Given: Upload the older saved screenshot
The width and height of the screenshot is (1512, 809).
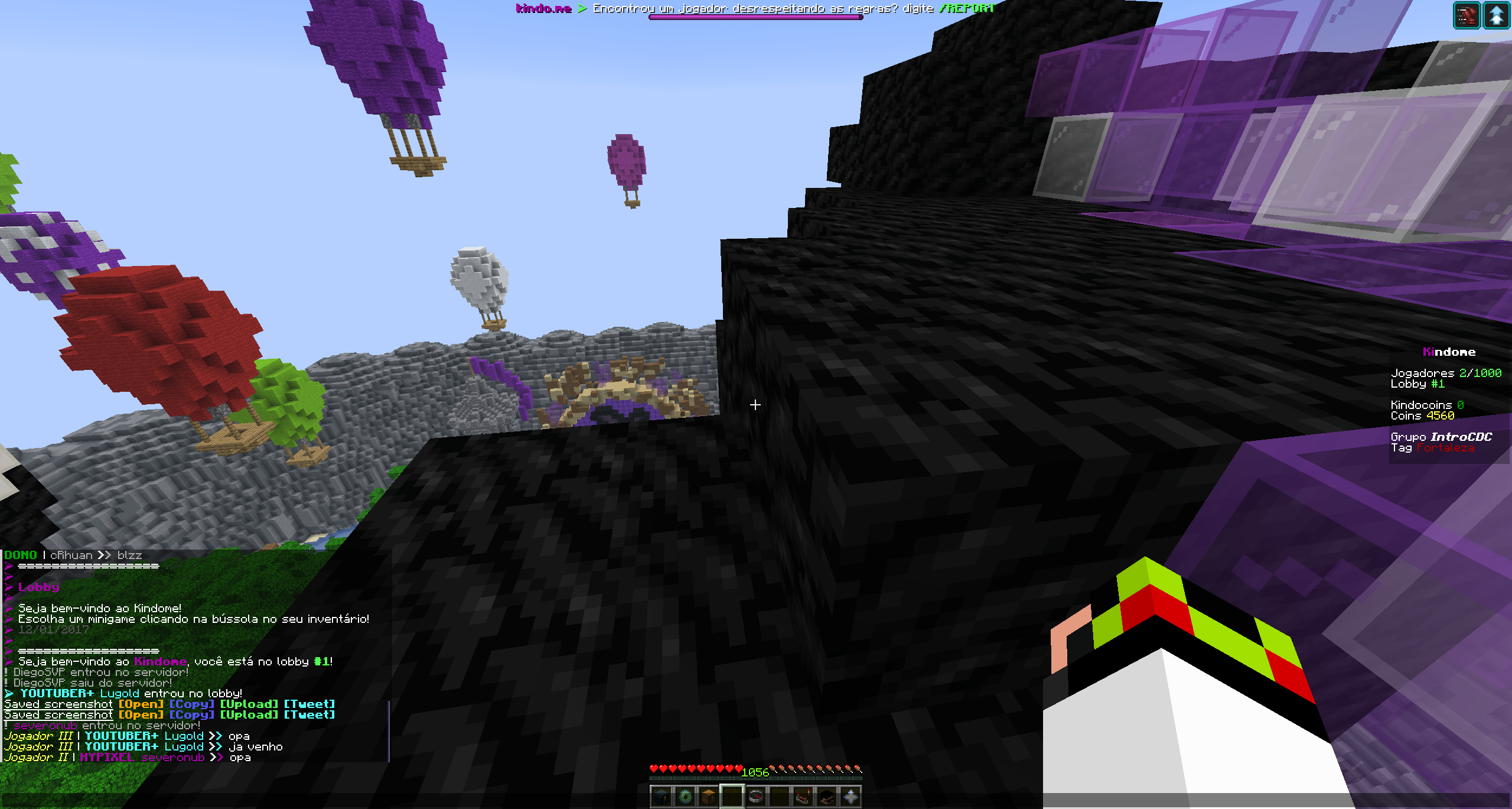Looking at the screenshot, I should point(249,704).
